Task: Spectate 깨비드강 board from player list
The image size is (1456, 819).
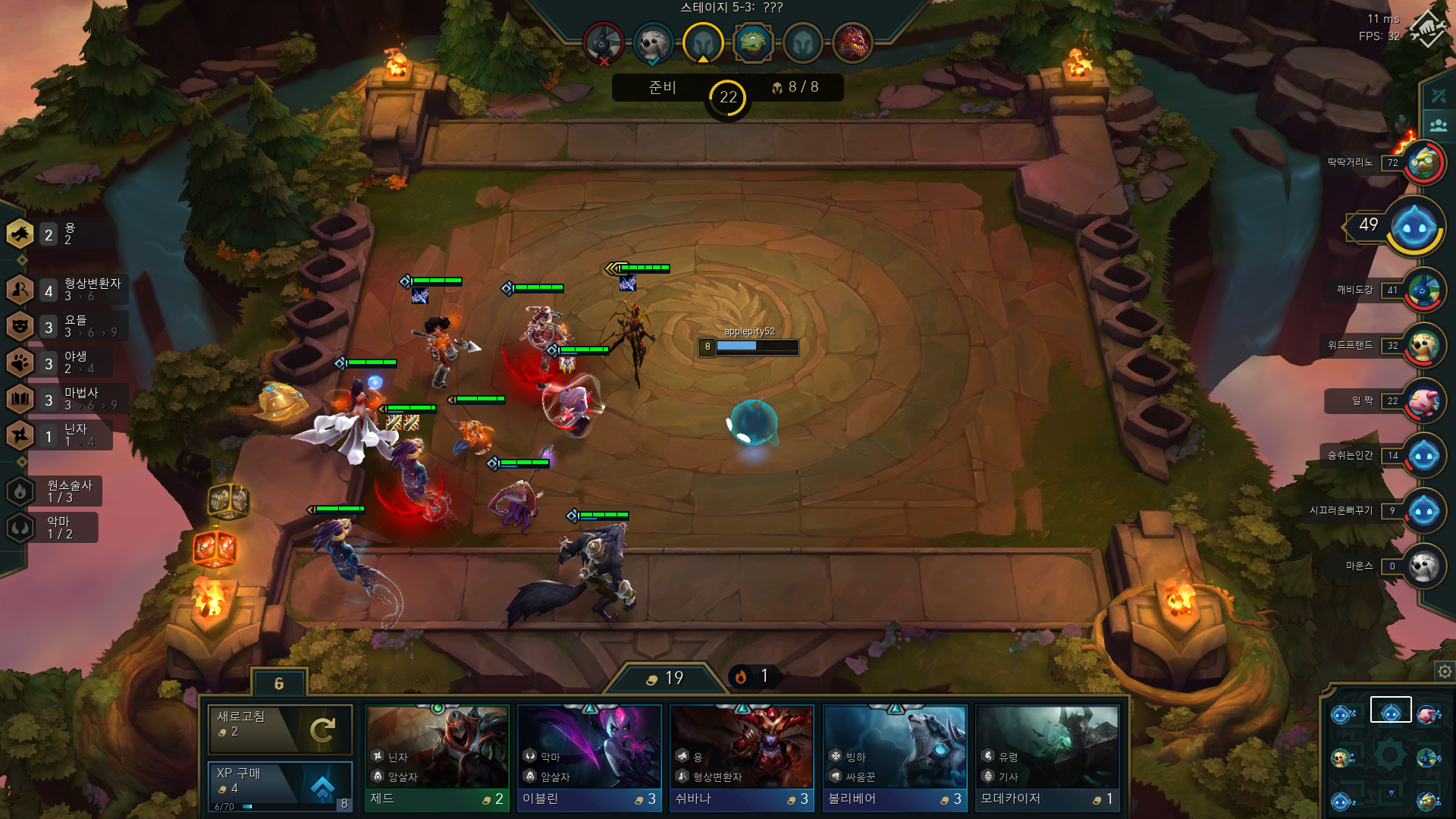Action: click(x=1423, y=290)
